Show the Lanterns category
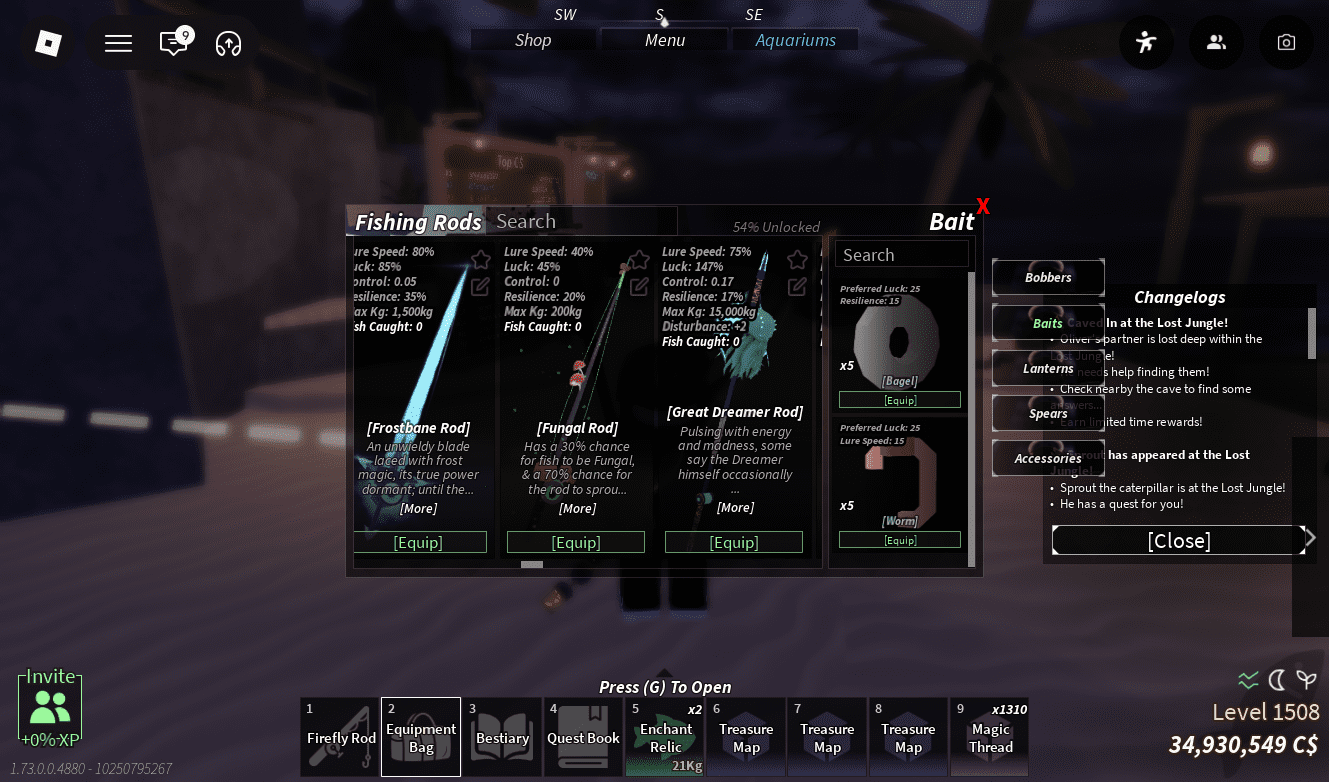Image resolution: width=1329 pixels, height=782 pixels. tap(1047, 368)
